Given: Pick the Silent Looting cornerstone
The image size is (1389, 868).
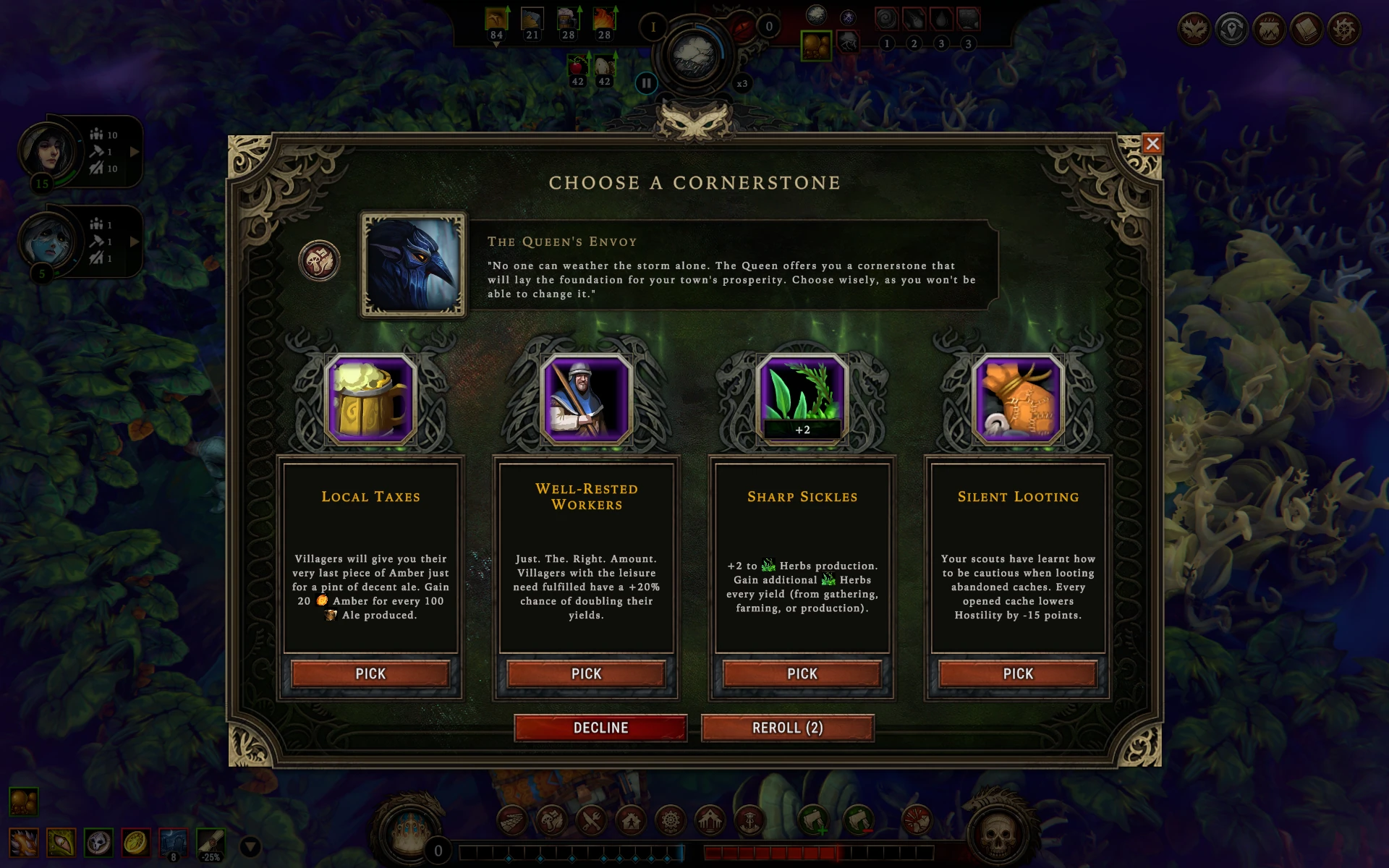Looking at the screenshot, I should [x=1017, y=673].
